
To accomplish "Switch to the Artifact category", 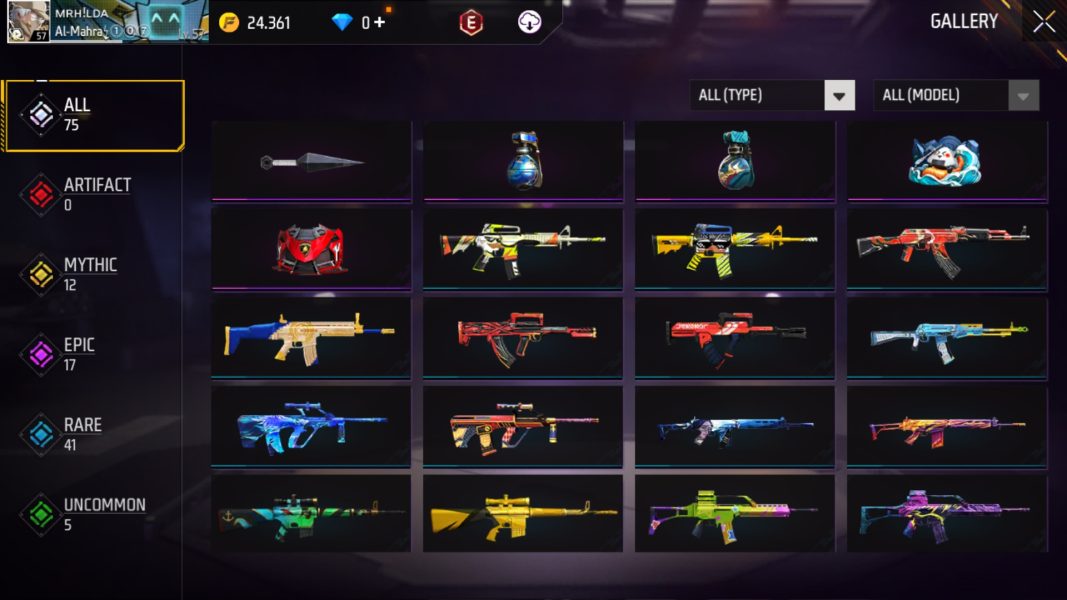I will click(x=94, y=195).
